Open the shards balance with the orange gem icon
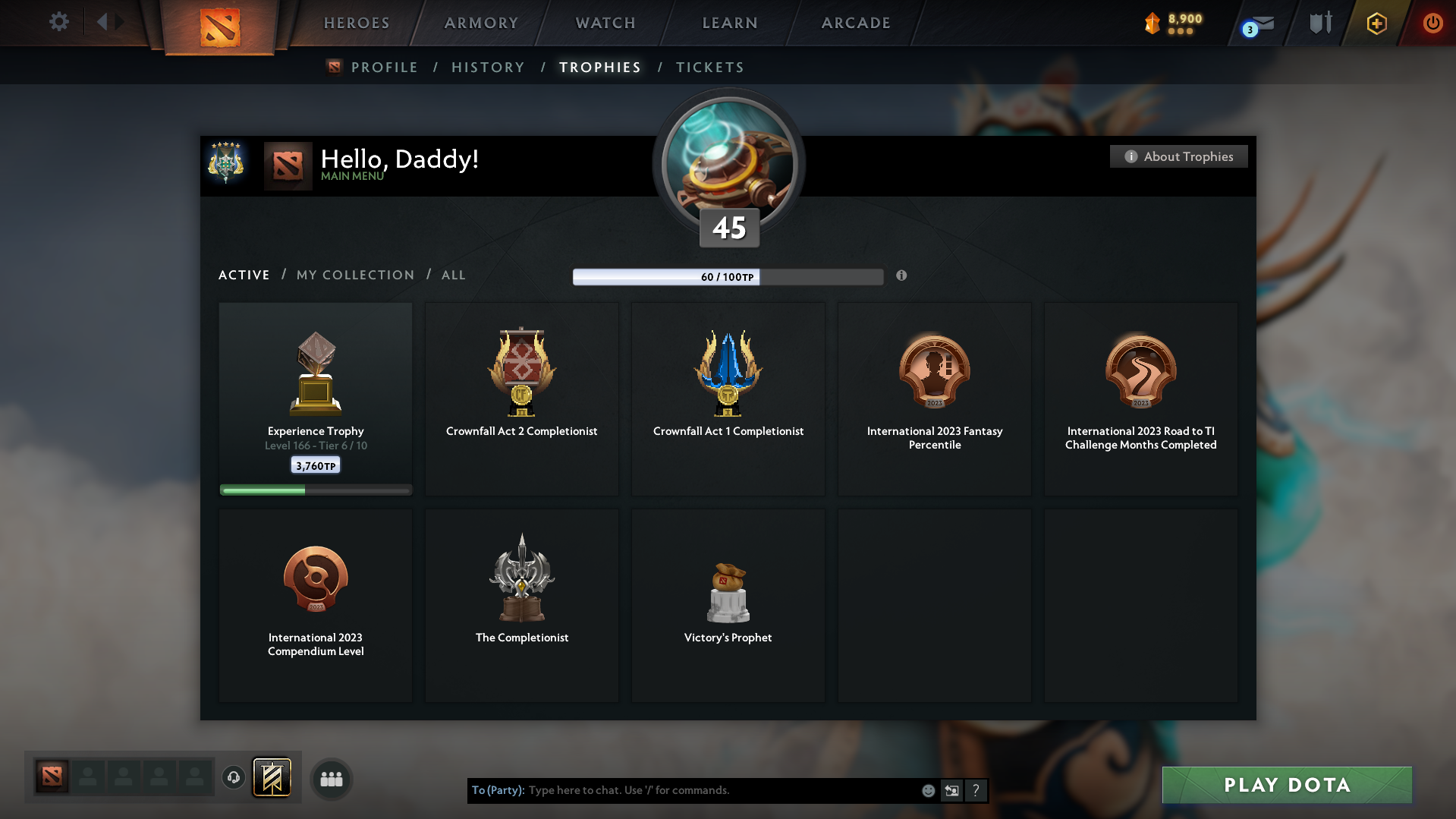Image resolution: width=1456 pixels, height=819 pixels. pyautogui.click(x=1152, y=24)
